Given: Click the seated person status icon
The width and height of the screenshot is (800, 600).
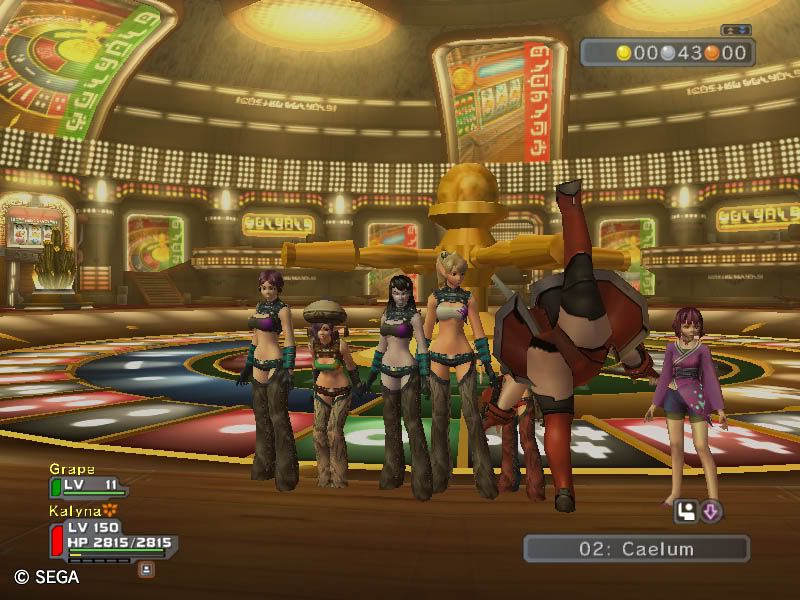Looking at the screenshot, I should pos(687,512).
